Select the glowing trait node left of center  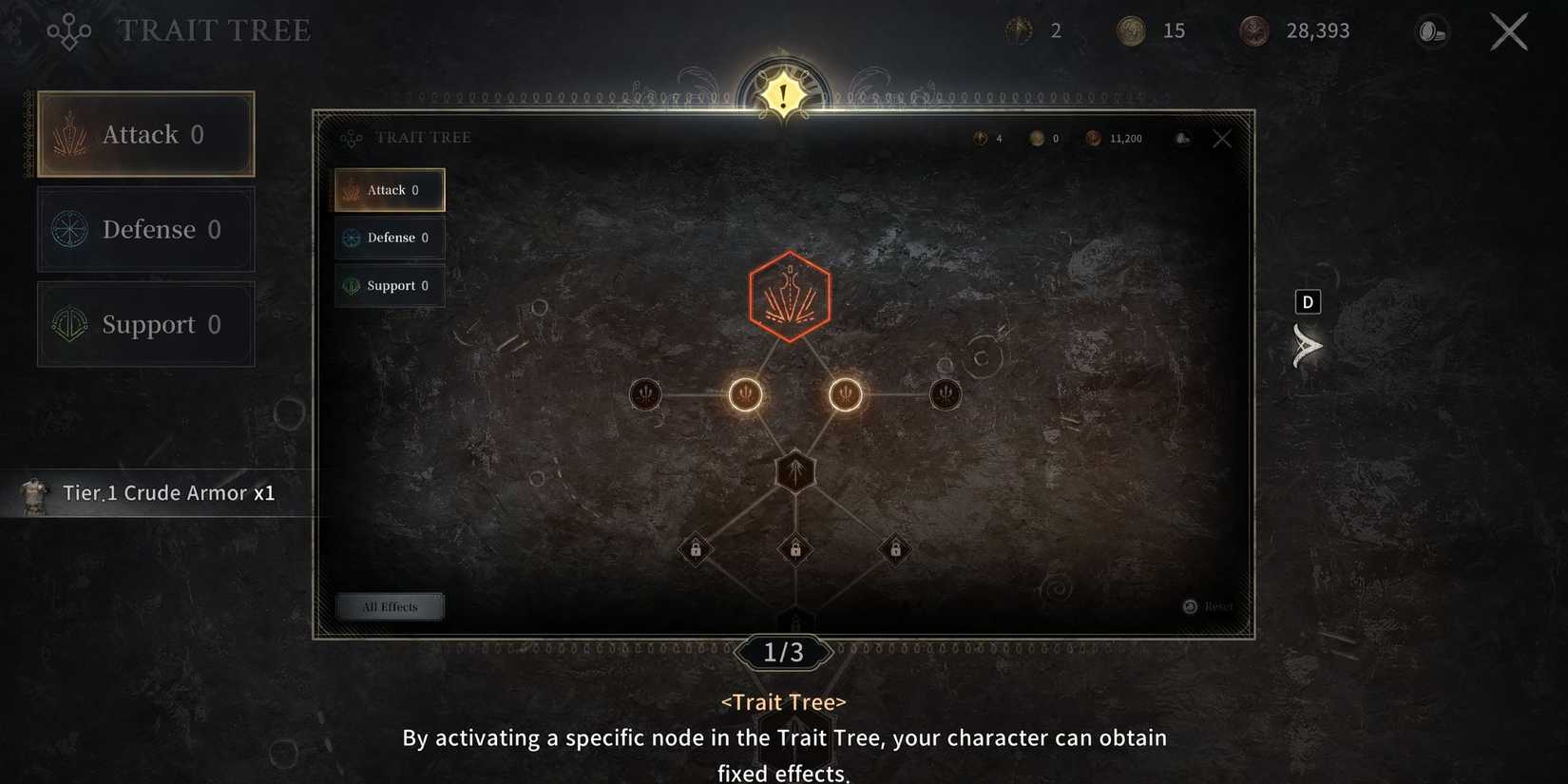pyautogui.click(x=746, y=394)
